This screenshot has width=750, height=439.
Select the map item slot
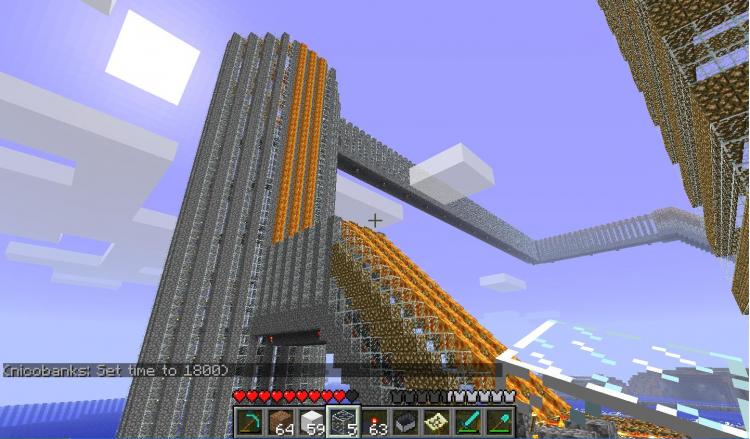click(436, 422)
